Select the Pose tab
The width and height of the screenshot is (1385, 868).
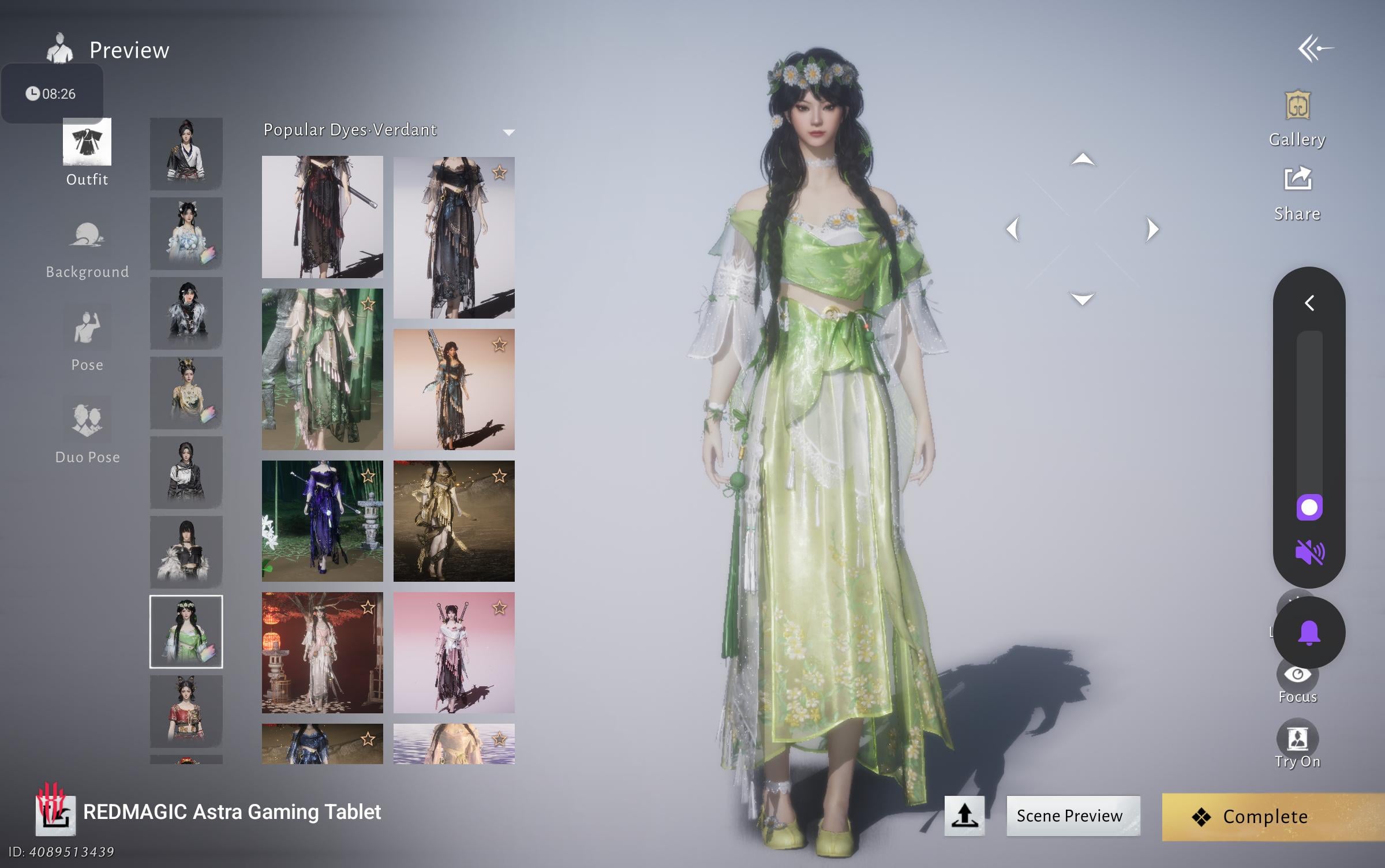coord(87,339)
